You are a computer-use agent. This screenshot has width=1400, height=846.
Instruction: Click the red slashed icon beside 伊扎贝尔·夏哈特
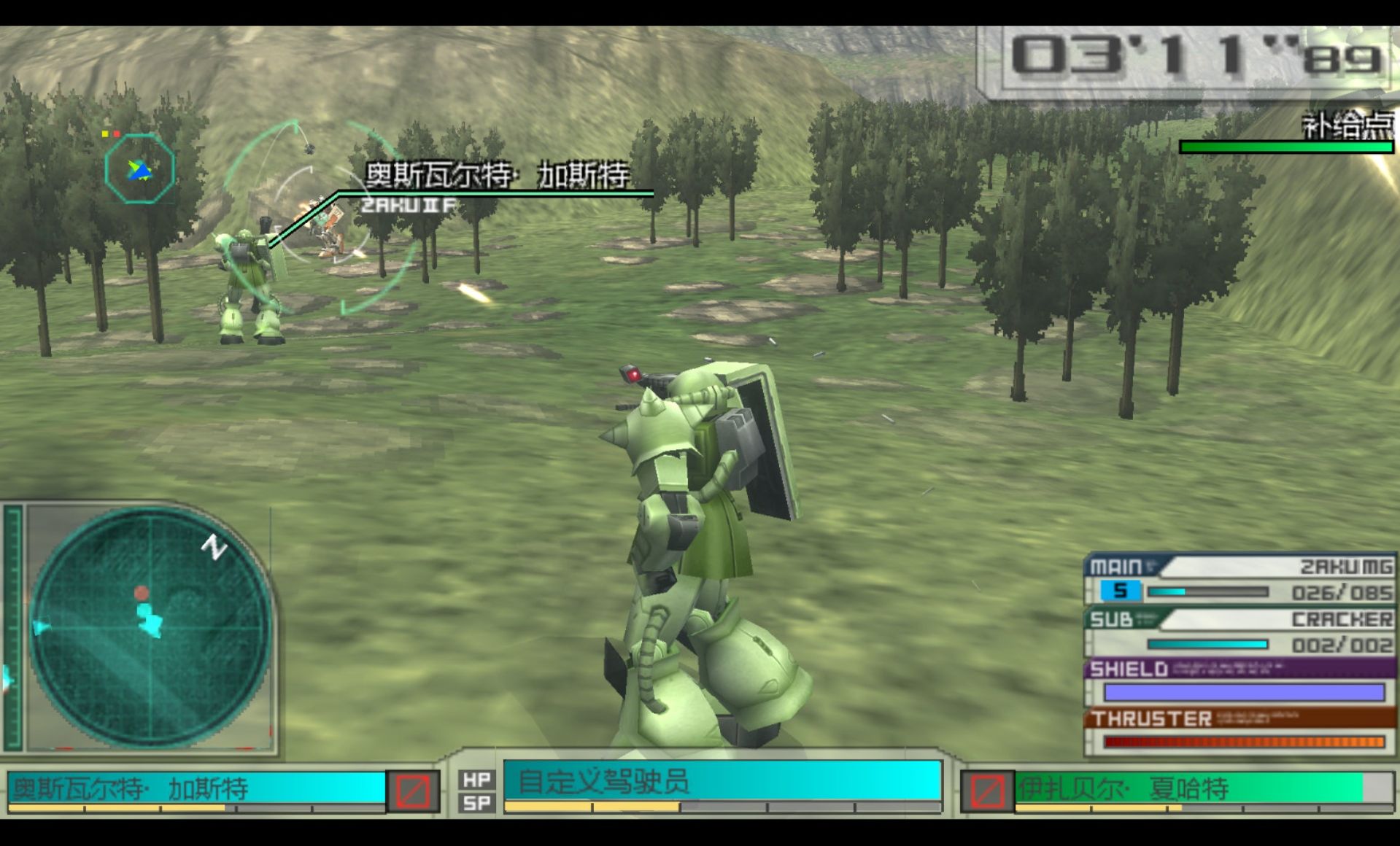987,791
